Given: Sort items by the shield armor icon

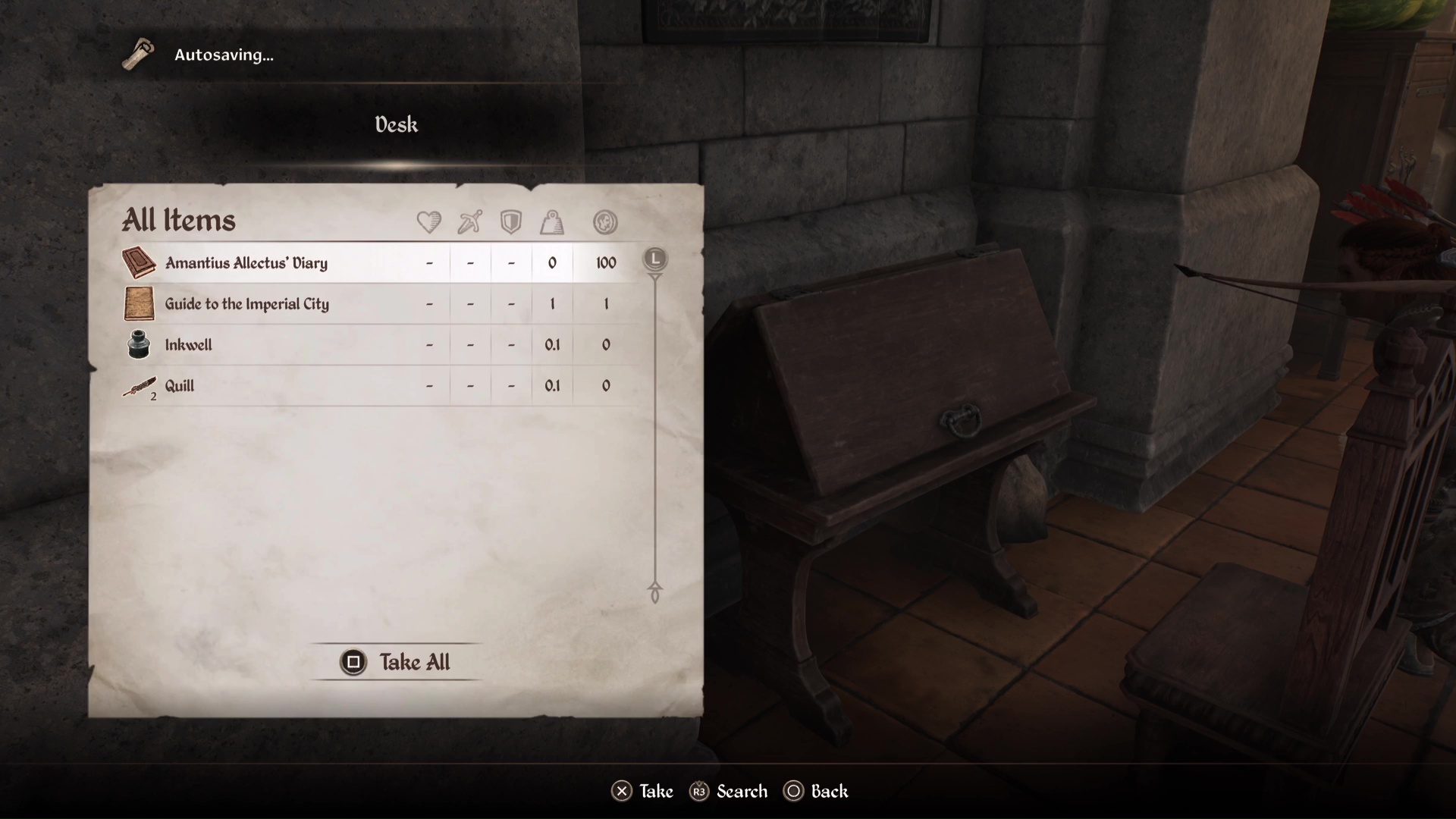Looking at the screenshot, I should click(511, 222).
